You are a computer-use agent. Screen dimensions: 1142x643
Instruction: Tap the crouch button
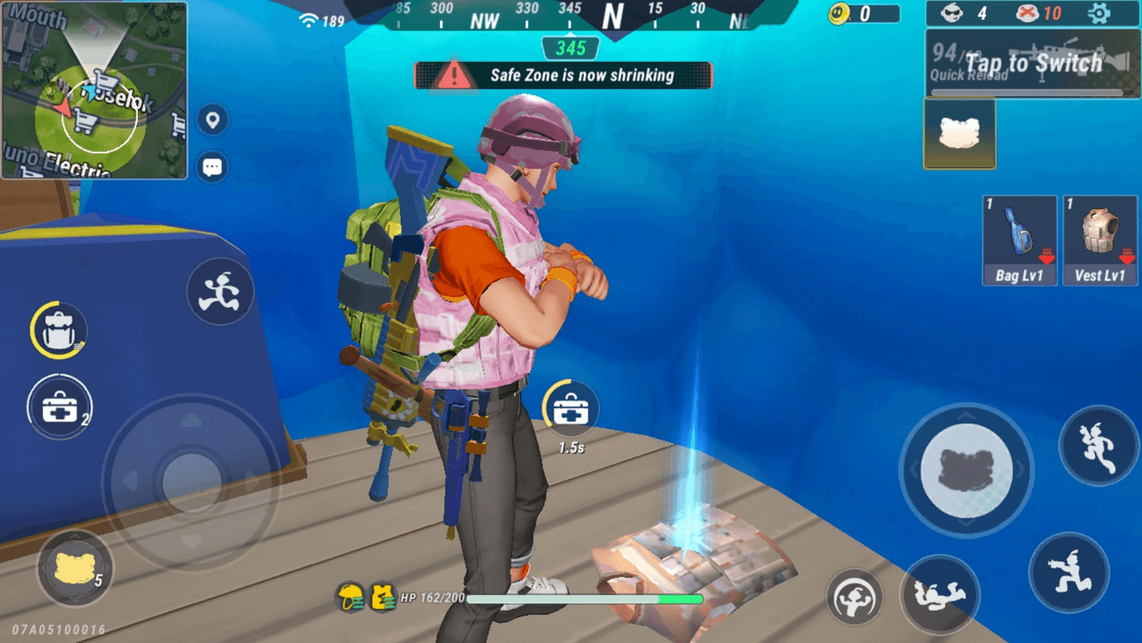click(x=1068, y=572)
